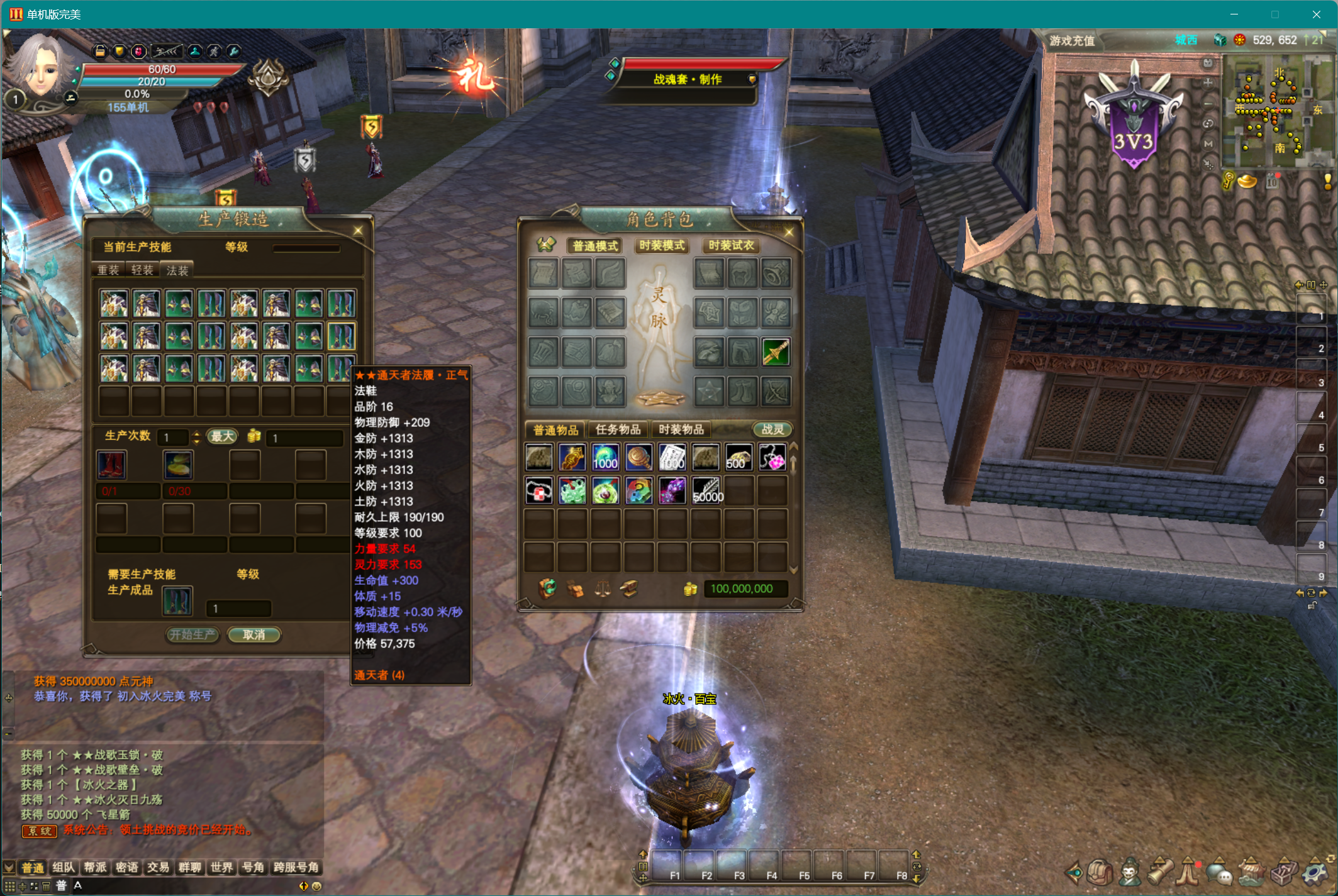1338x896 pixels.
Task: Close the game window
Action: click(1316, 14)
